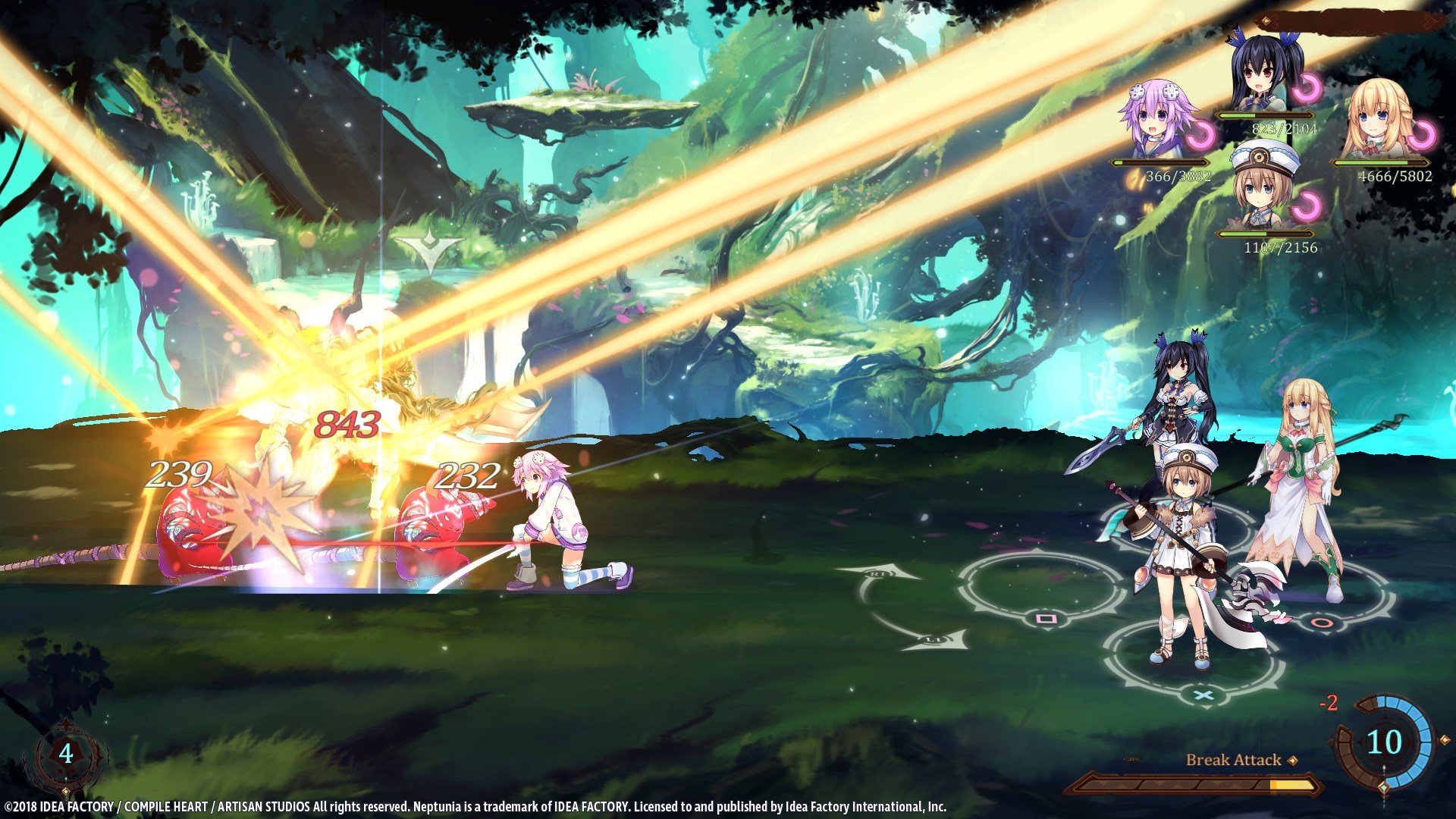
Task: Click the pink Square button prompt on the formation circle
Action: tap(1044, 620)
